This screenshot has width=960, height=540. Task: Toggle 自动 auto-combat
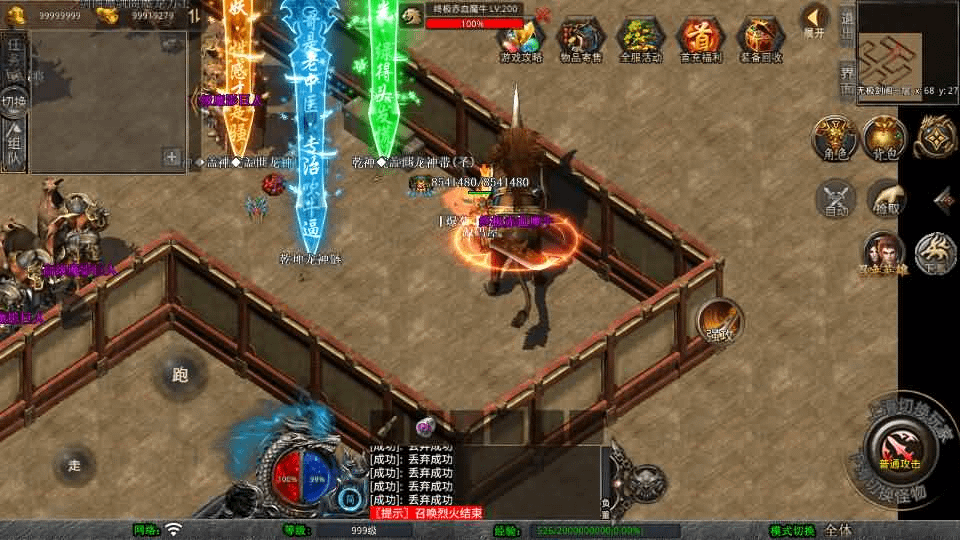click(836, 198)
